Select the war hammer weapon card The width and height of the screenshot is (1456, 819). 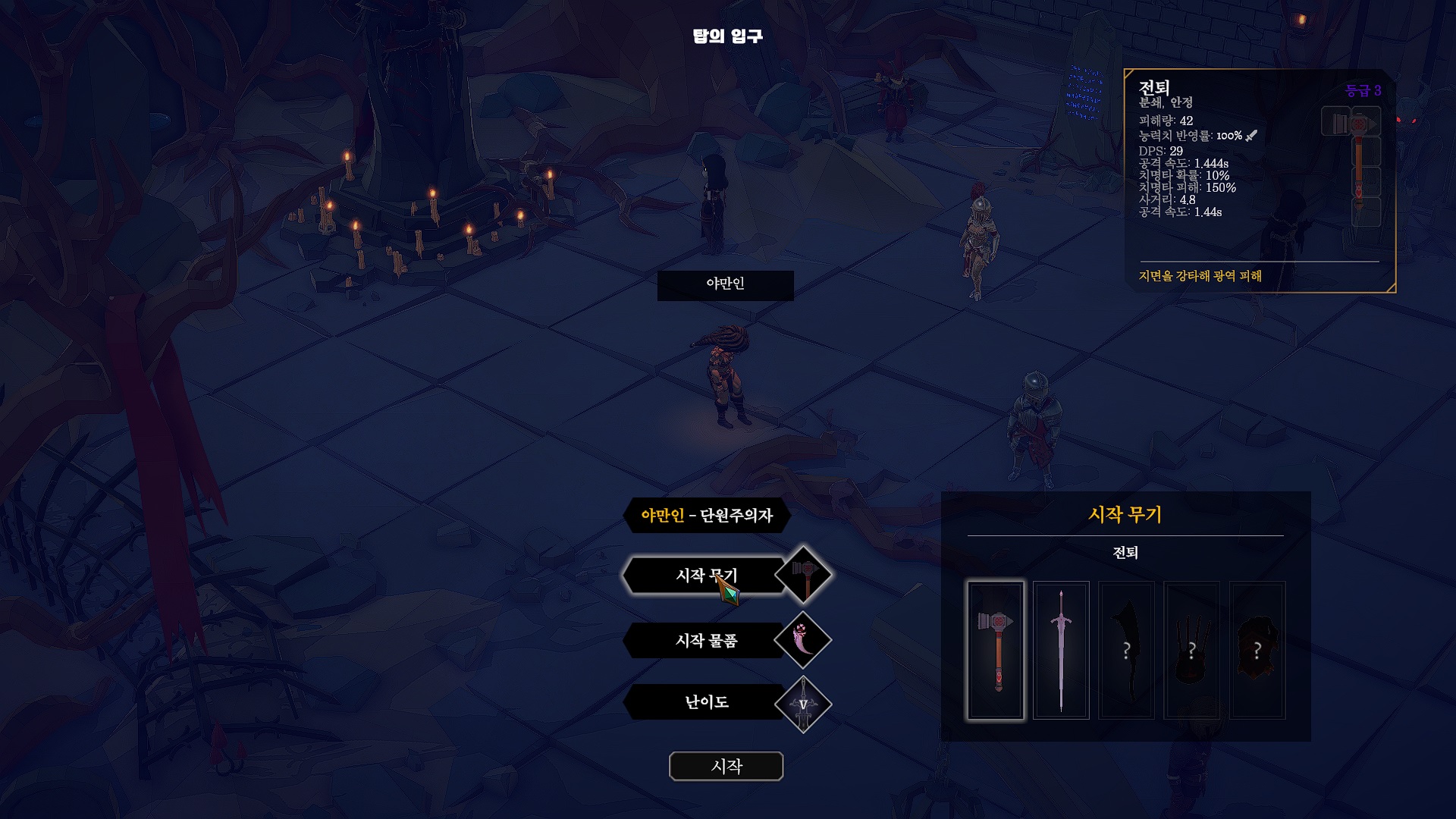[x=995, y=650]
